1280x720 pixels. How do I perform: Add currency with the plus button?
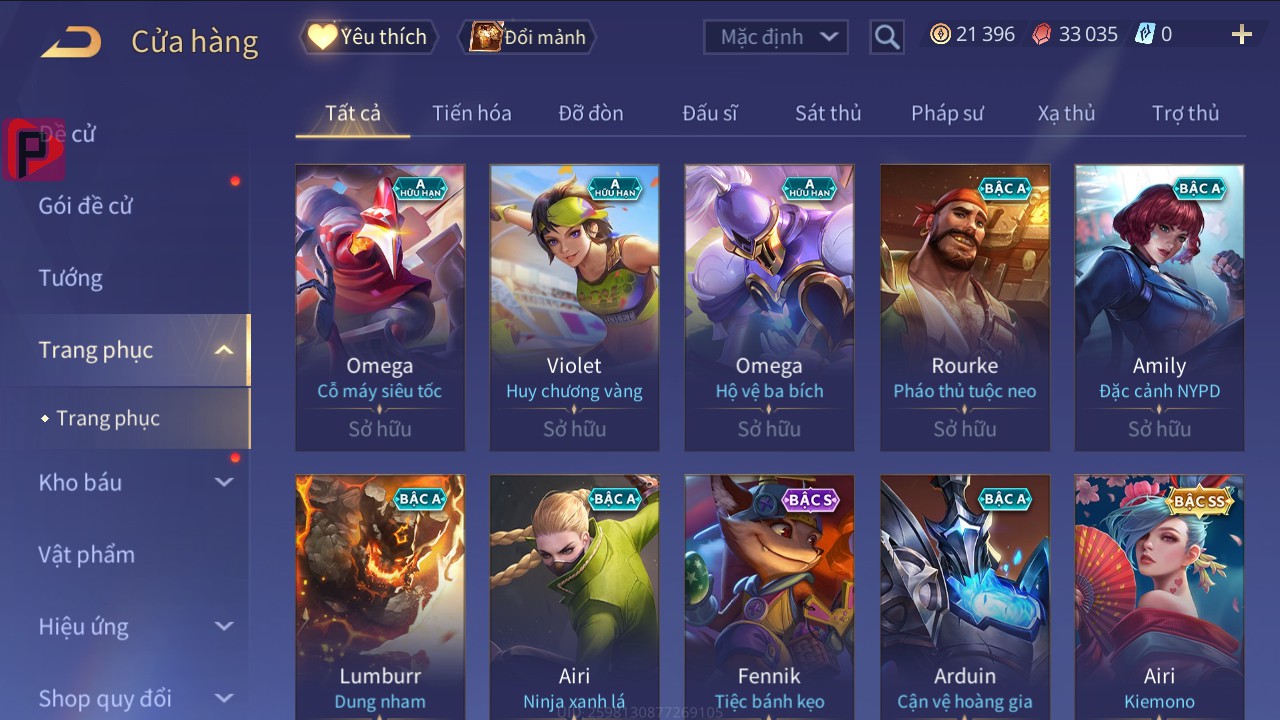click(x=1241, y=35)
